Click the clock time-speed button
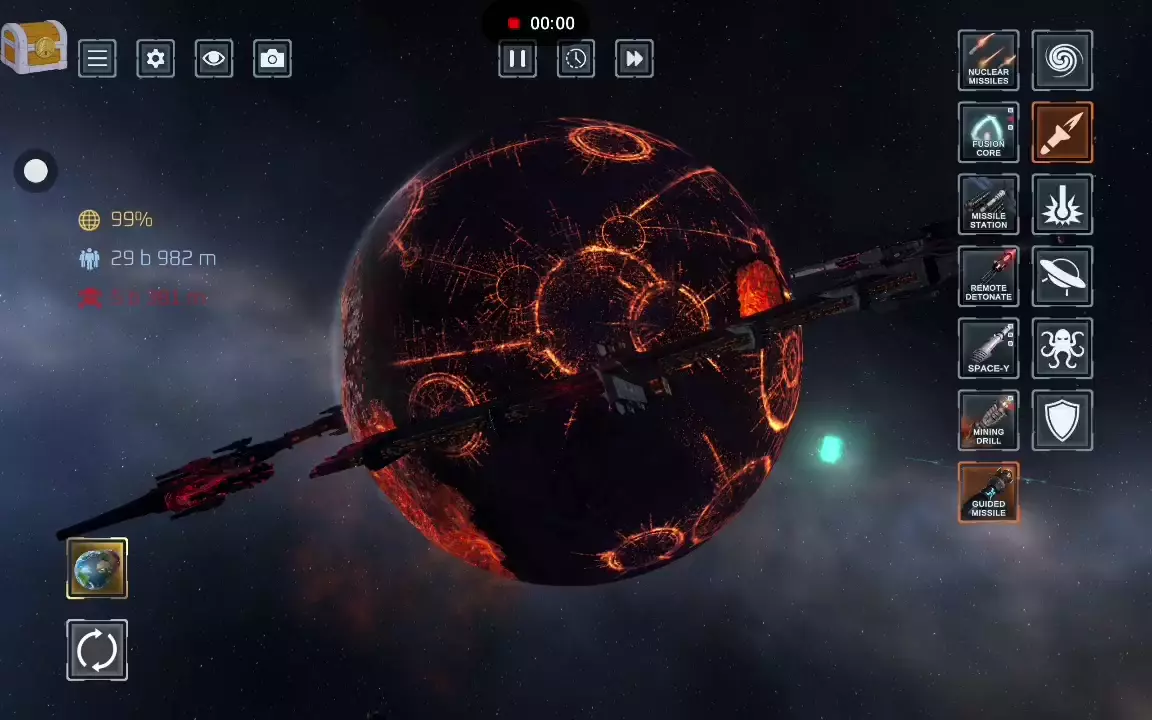Viewport: 1152px width, 720px height. [576, 59]
